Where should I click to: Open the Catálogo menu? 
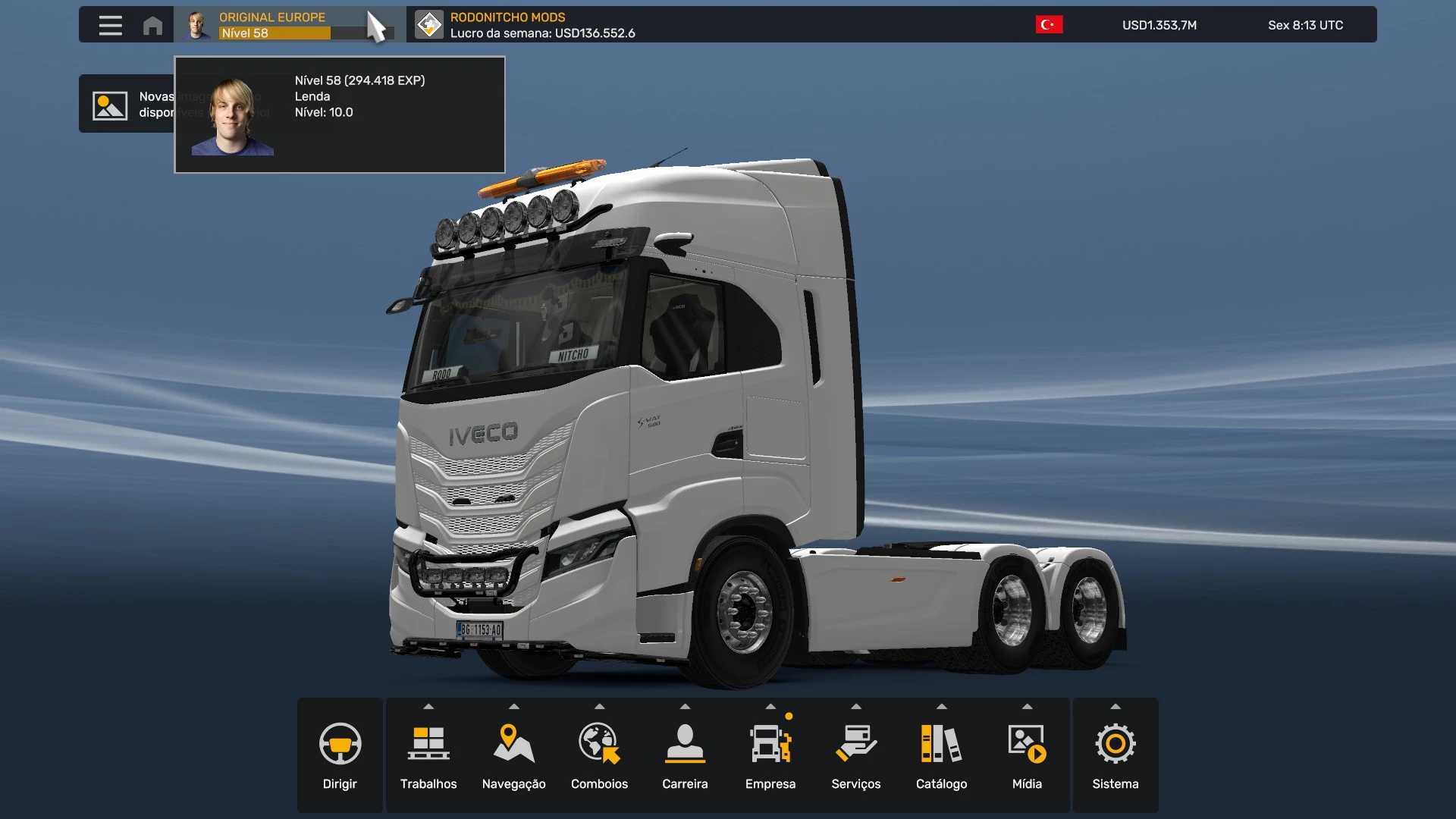(x=941, y=755)
